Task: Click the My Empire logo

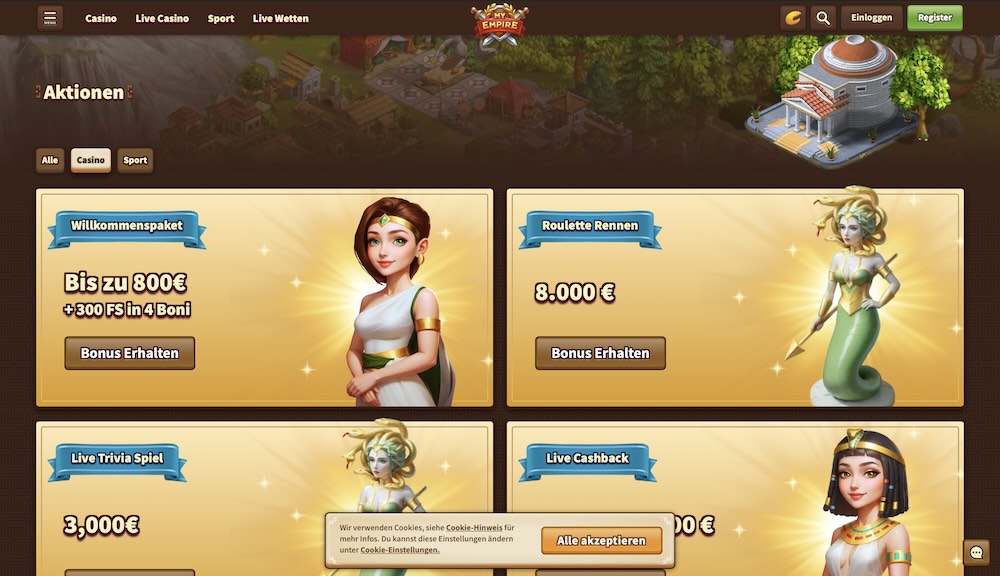Action: coord(499,20)
